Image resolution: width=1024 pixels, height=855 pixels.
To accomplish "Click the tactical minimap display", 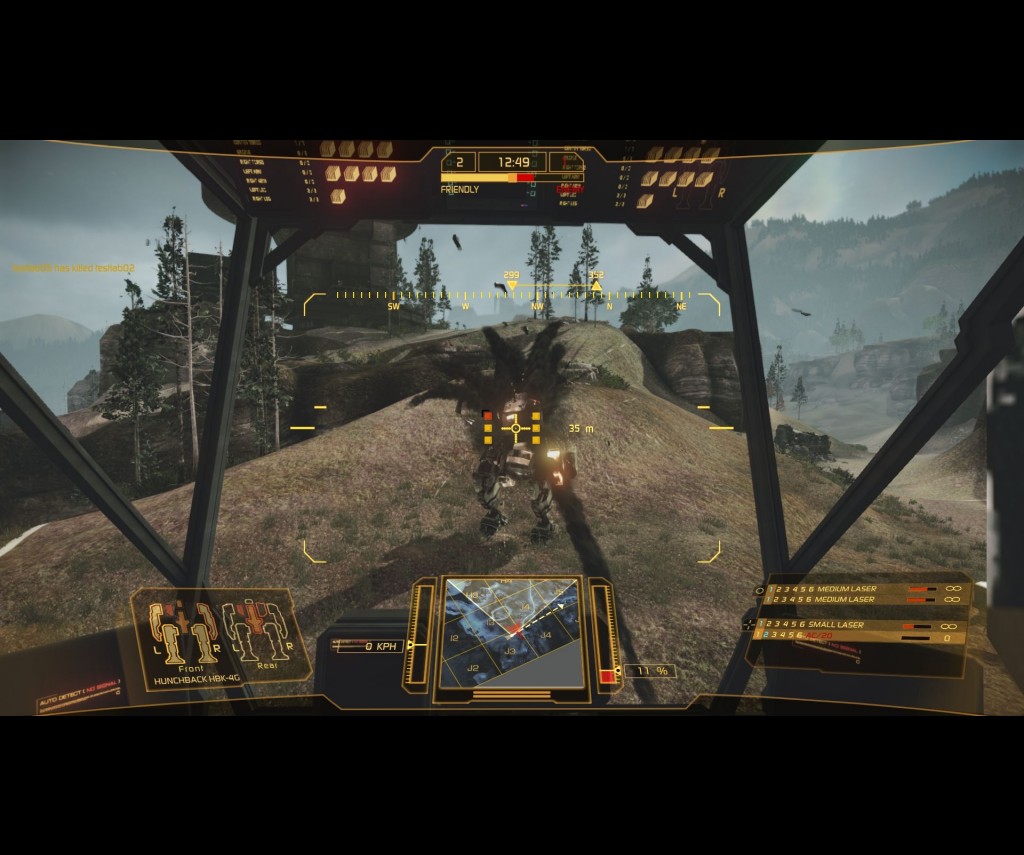I will click(x=511, y=632).
